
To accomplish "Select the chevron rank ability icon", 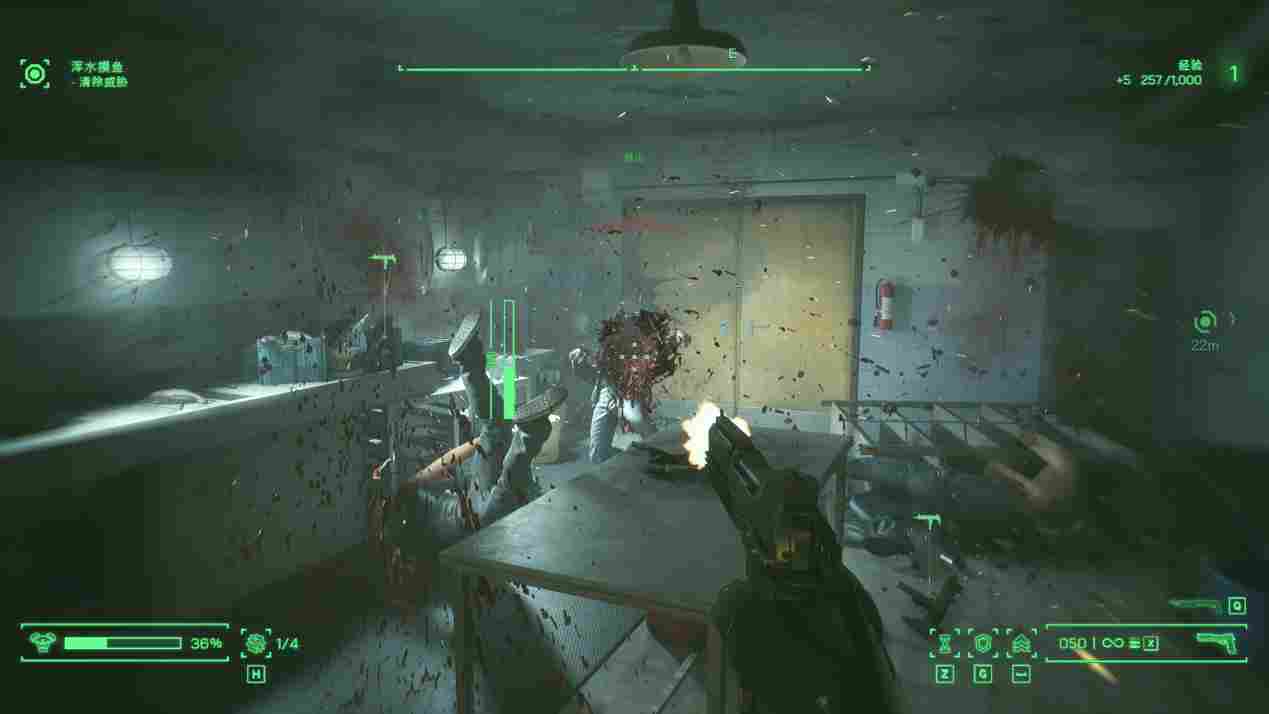I will (x=1021, y=643).
